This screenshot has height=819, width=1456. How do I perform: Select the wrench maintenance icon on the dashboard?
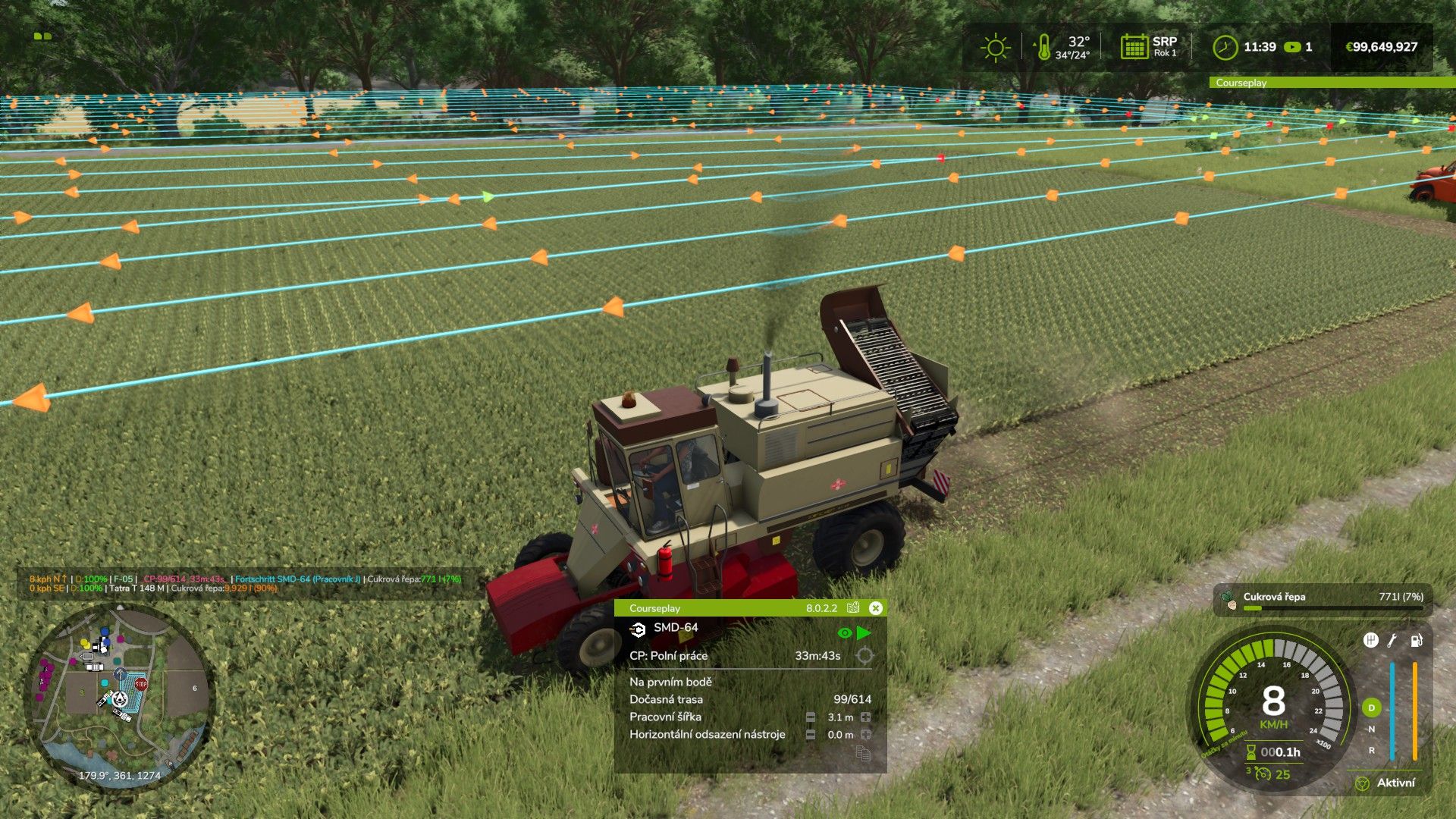tap(1392, 642)
